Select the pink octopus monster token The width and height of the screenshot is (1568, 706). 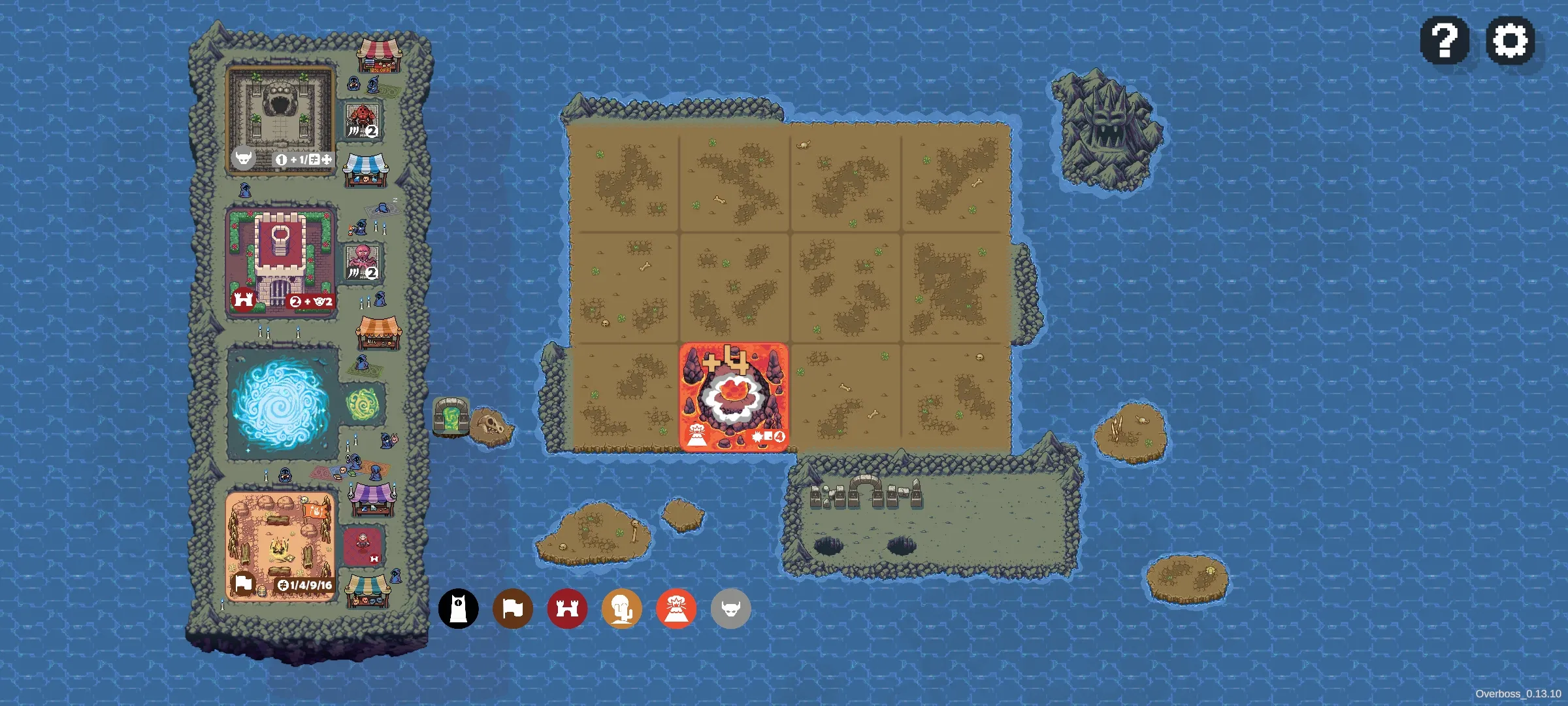tap(363, 263)
